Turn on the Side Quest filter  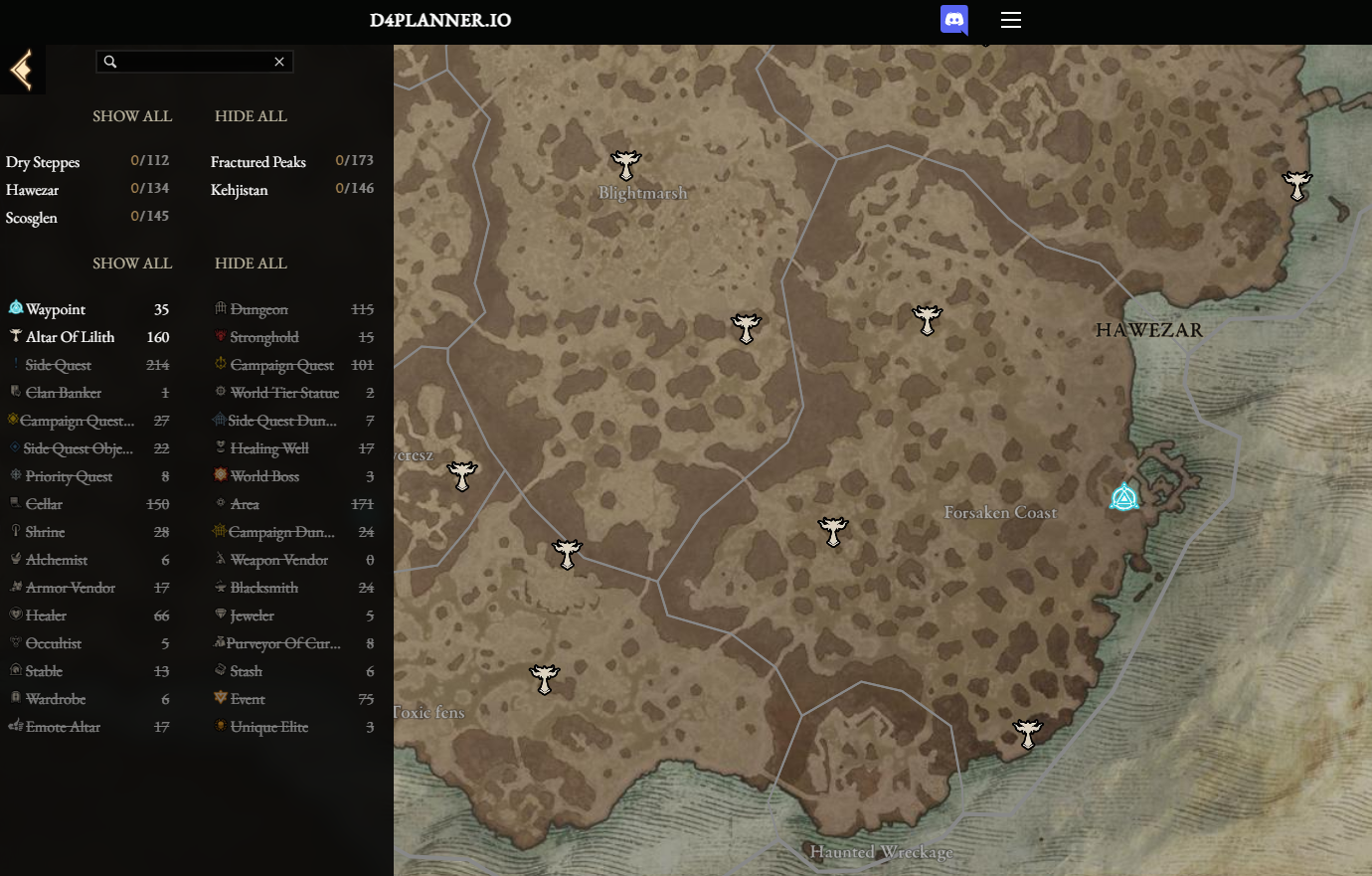pos(59,365)
